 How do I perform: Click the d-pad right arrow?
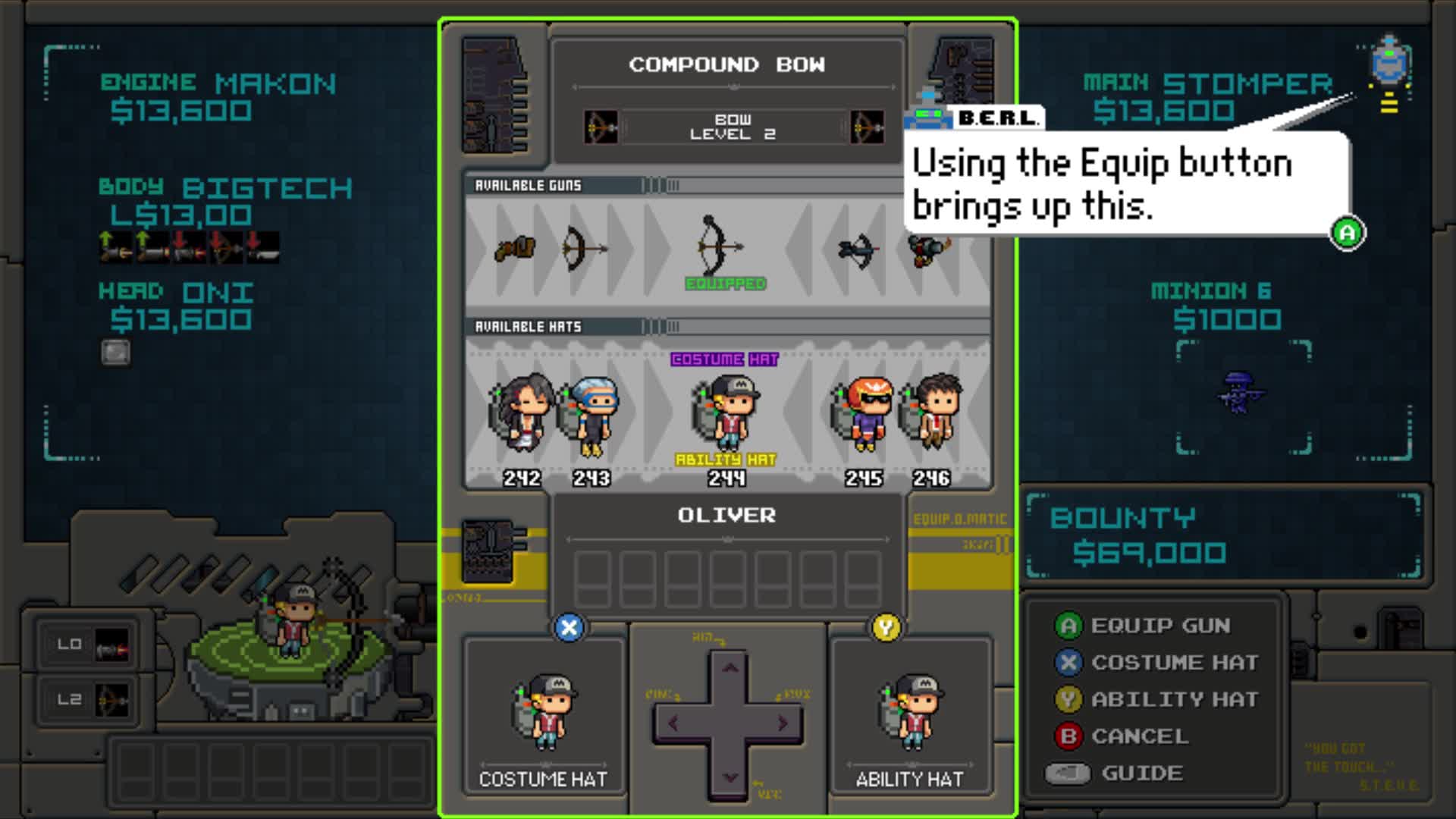(782, 723)
